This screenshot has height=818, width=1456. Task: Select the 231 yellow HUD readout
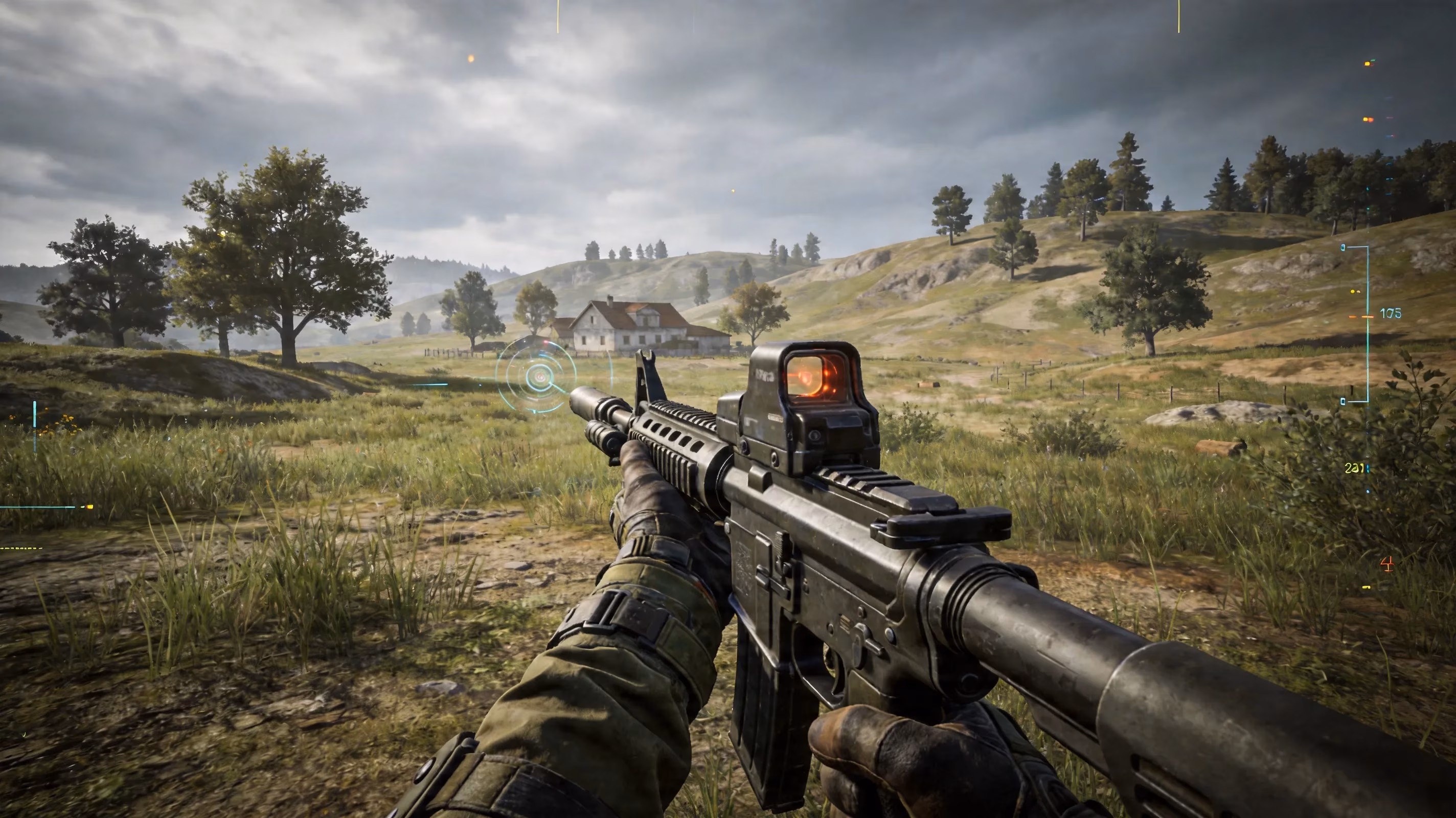pyautogui.click(x=1354, y=467)
